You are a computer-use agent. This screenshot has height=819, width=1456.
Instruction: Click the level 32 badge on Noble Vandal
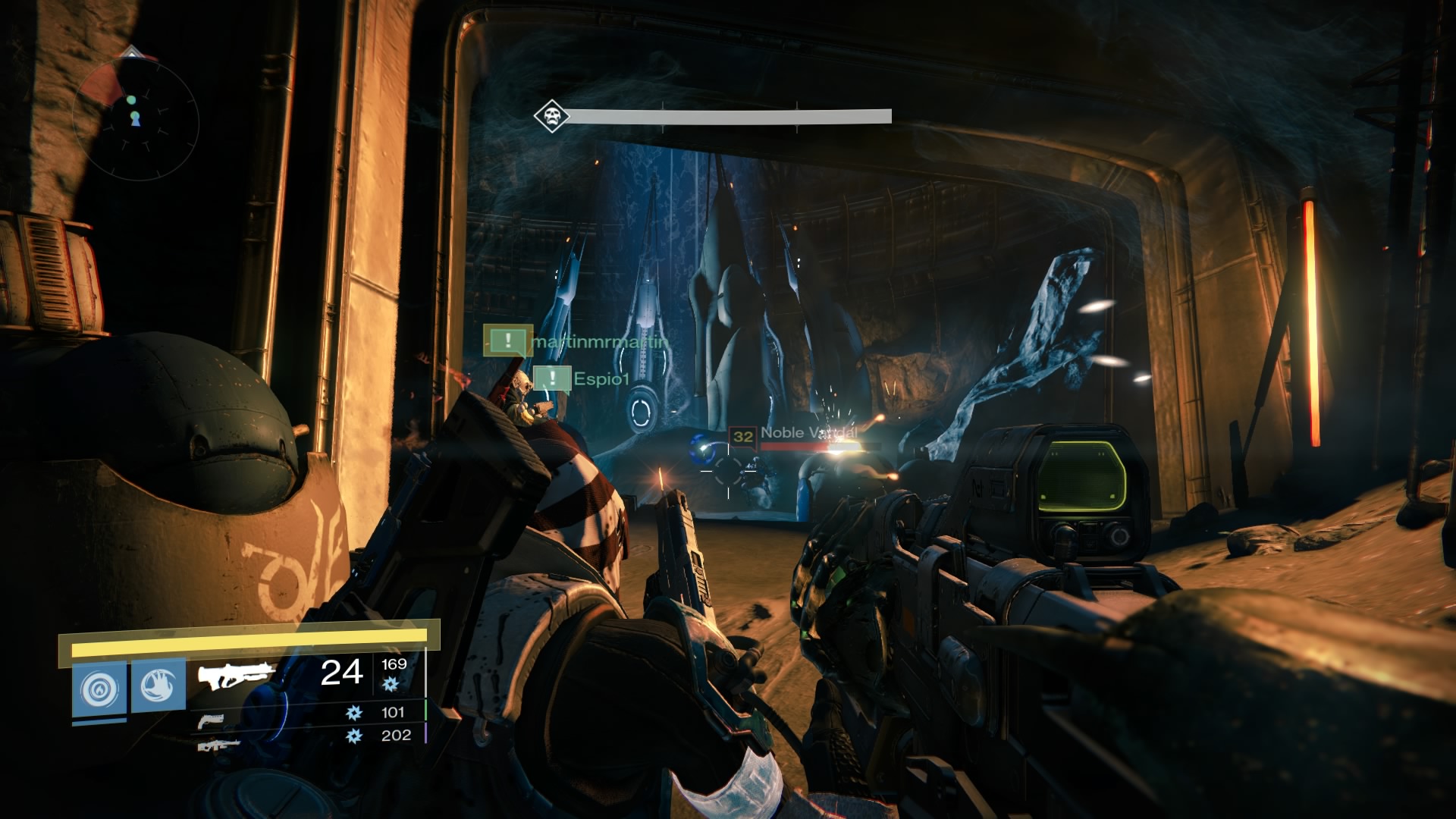[x=742, y=435]
